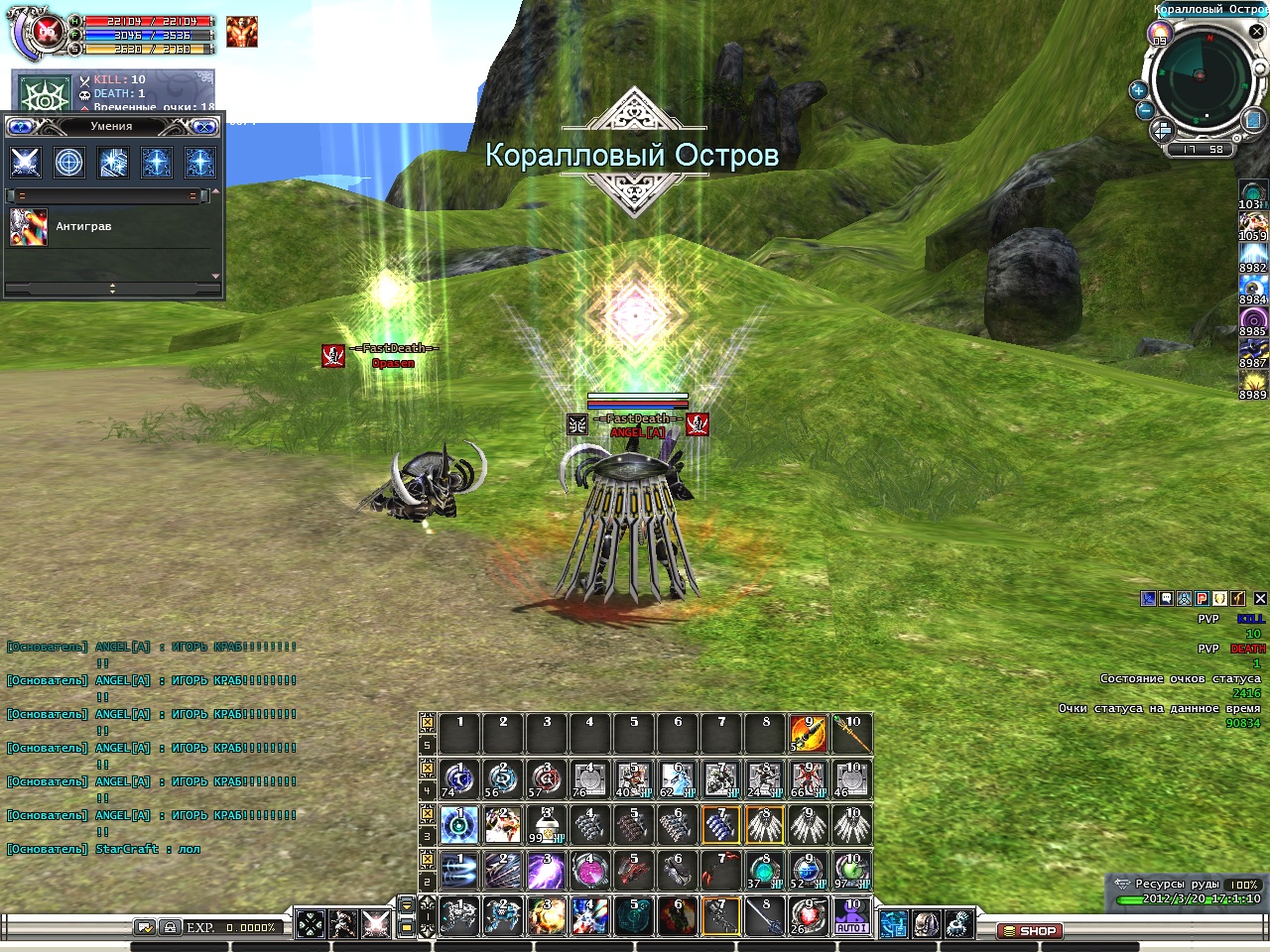
Task: Toggle the AUTO I hotbar slot
Action: [851, 917]
